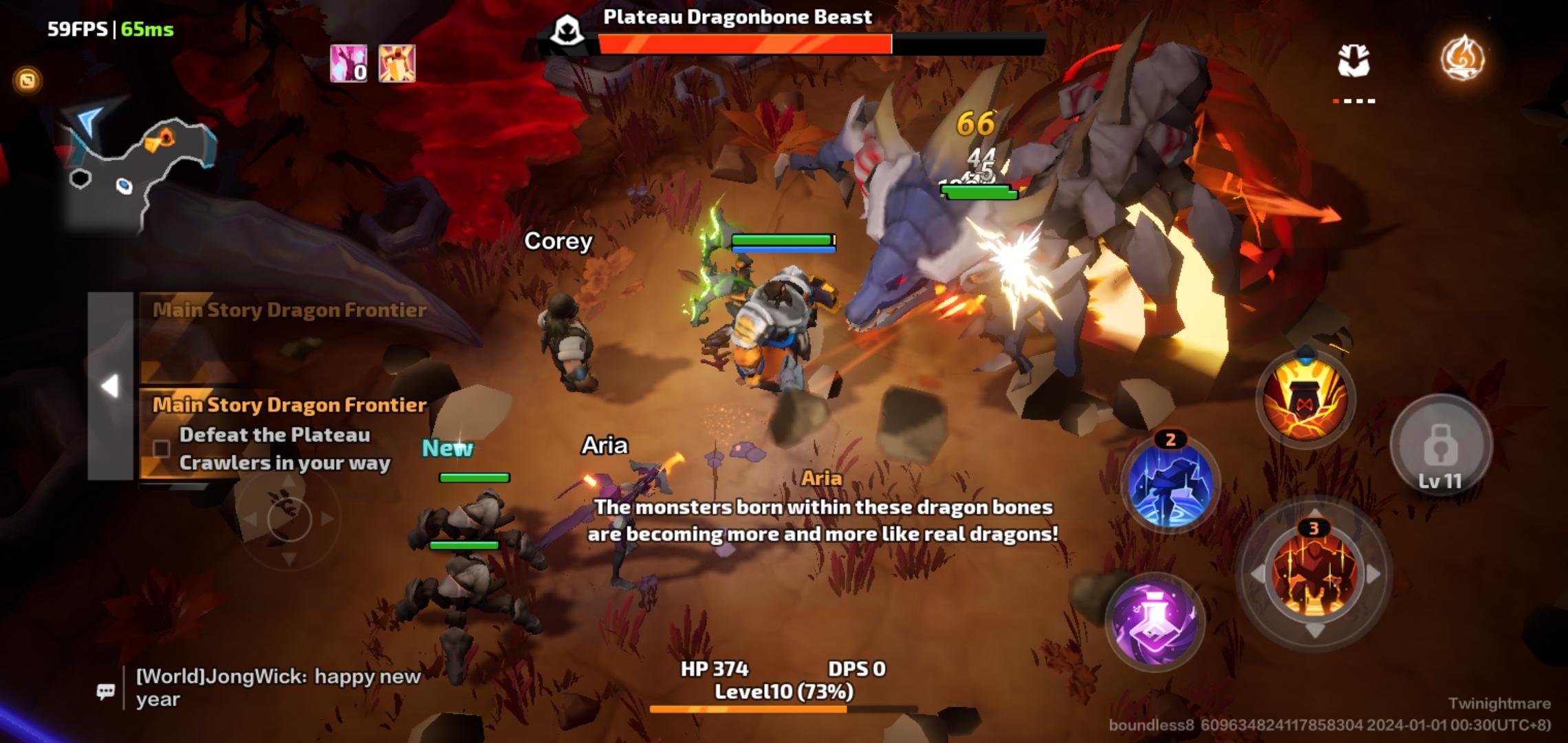Open the flame emblem menu icon

click(x=1462, y=58)
